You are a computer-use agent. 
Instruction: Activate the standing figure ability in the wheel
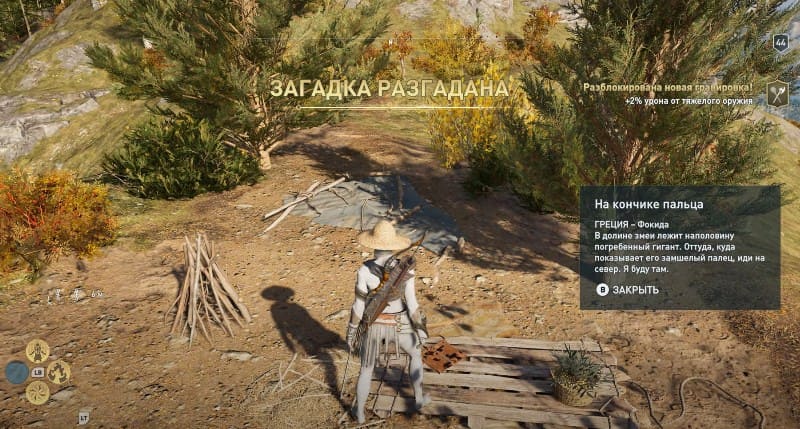(x=38, y=351)
